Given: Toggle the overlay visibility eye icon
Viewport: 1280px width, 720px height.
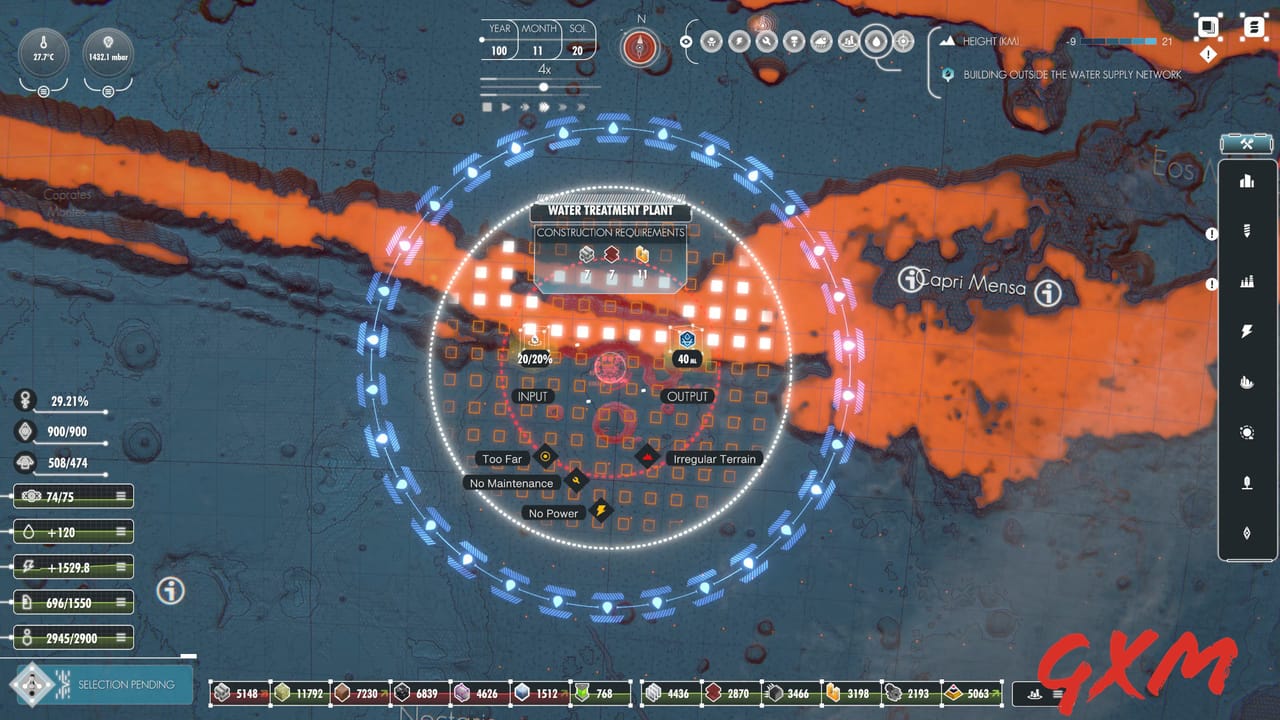Looking at the screenshot, I should 685,41.
